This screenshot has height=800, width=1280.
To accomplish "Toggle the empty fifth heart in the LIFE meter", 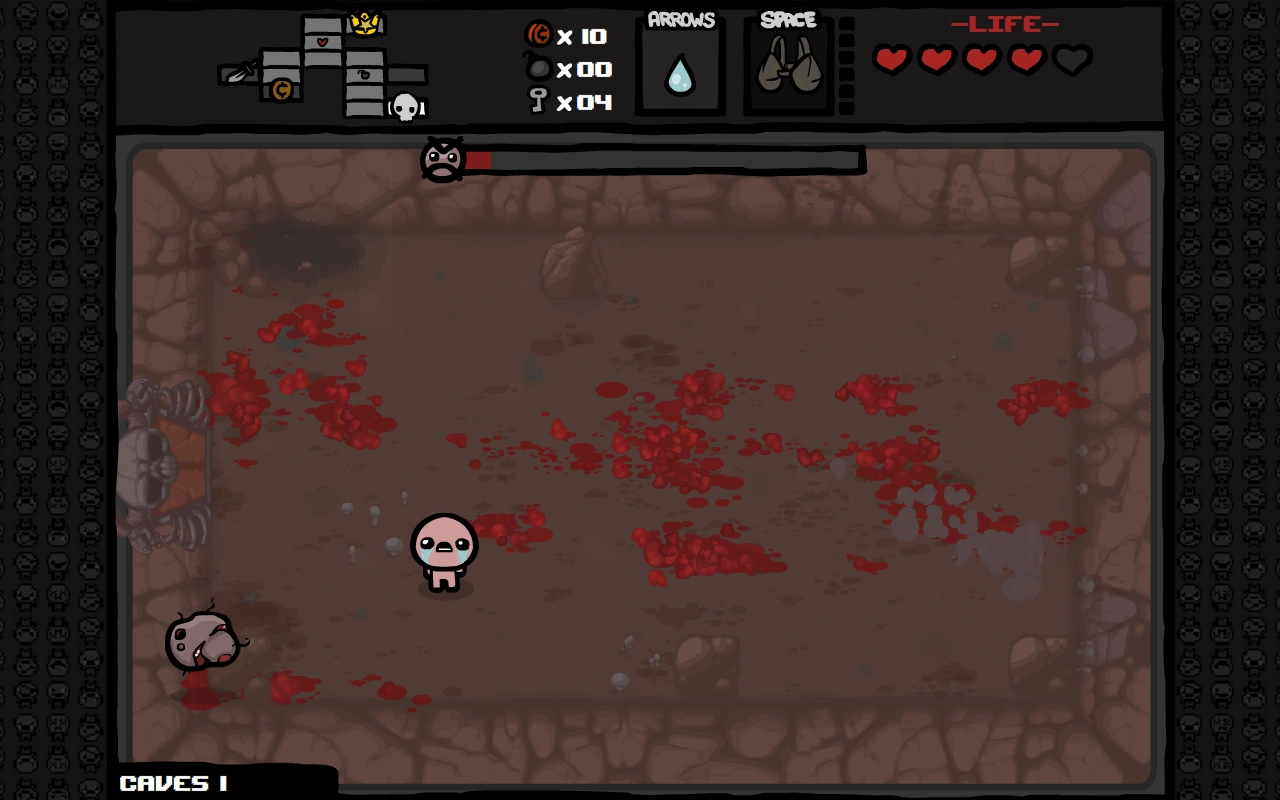I will pyautogui.click(x=1069, y=60).
